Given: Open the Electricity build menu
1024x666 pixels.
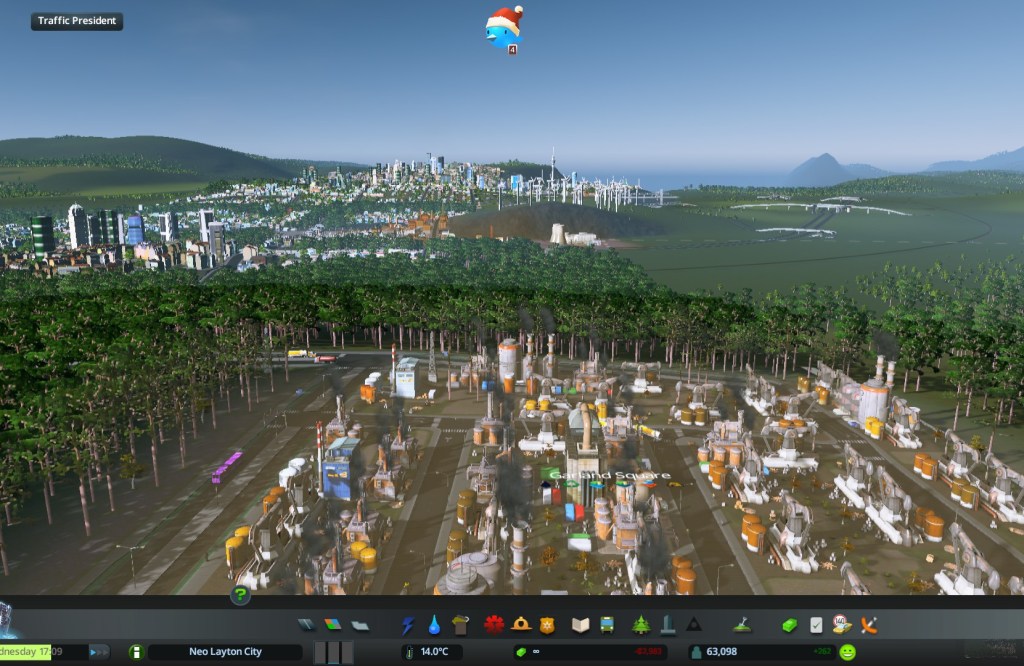Looking at the screenshot, I should [x=408, y=625].
